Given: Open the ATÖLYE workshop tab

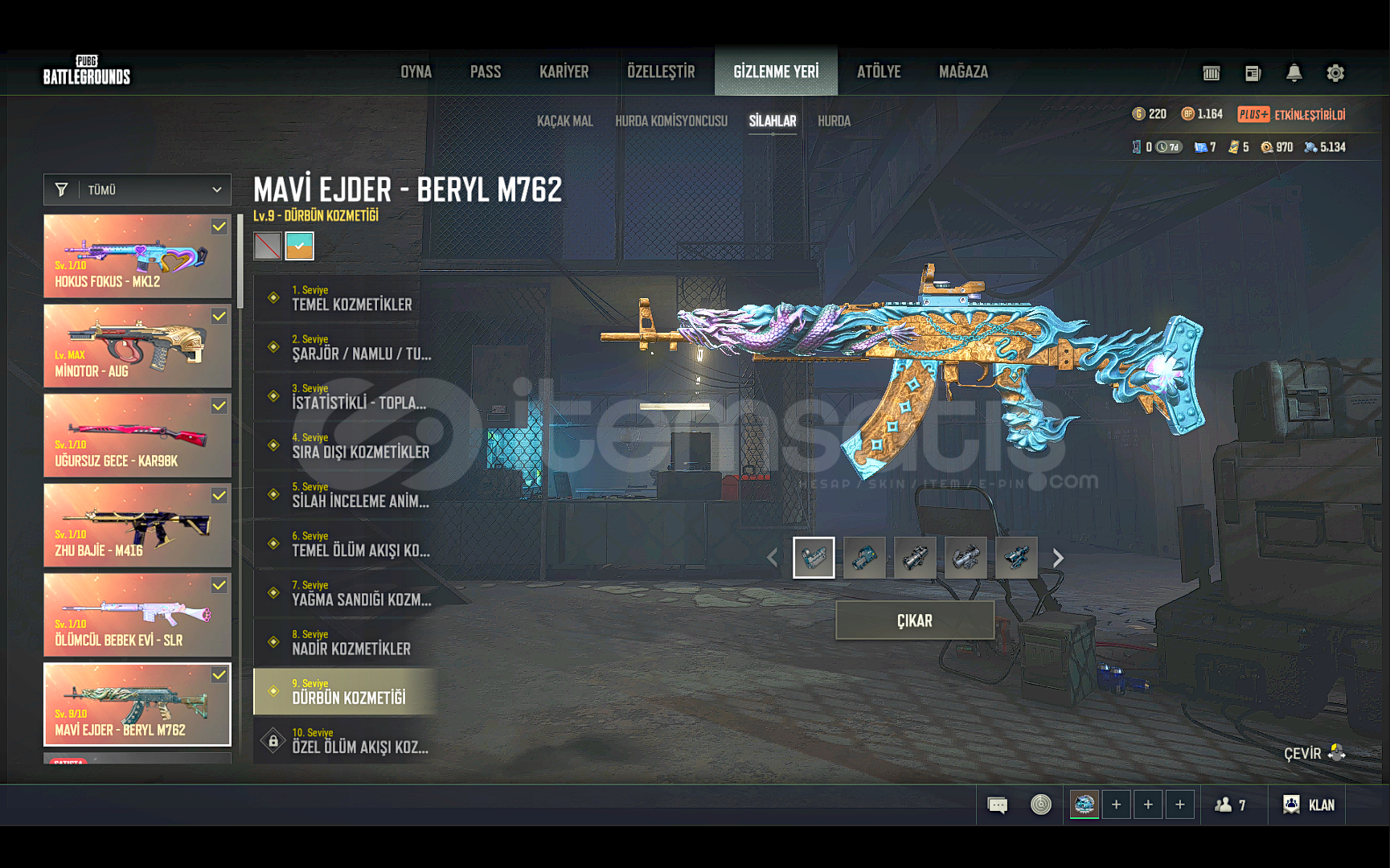Looking at the screenshot, I should 879,72.
